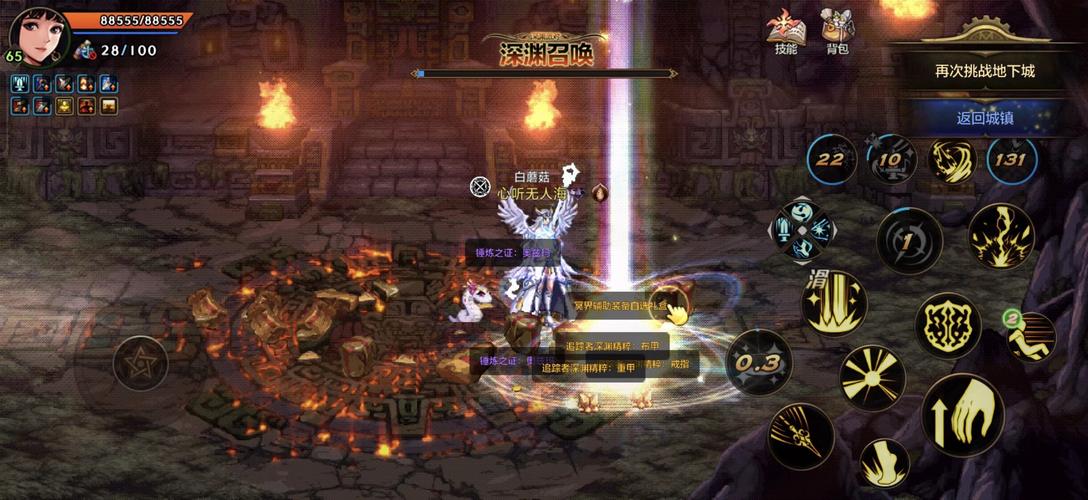
Task: Cast the radiant burst skill
Action: point(872,379)
